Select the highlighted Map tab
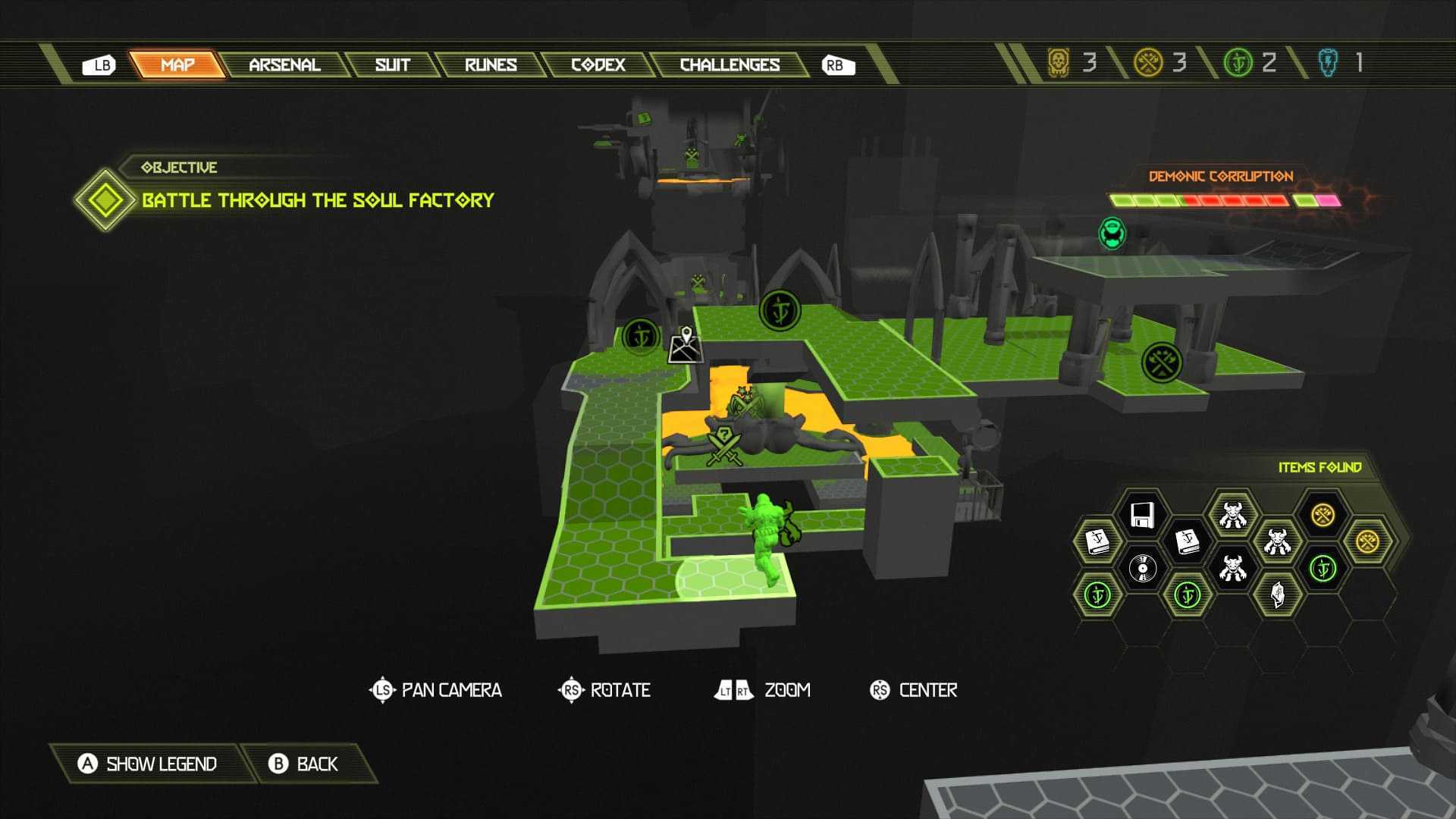The image size is (1456, 819). click(177, 65)
